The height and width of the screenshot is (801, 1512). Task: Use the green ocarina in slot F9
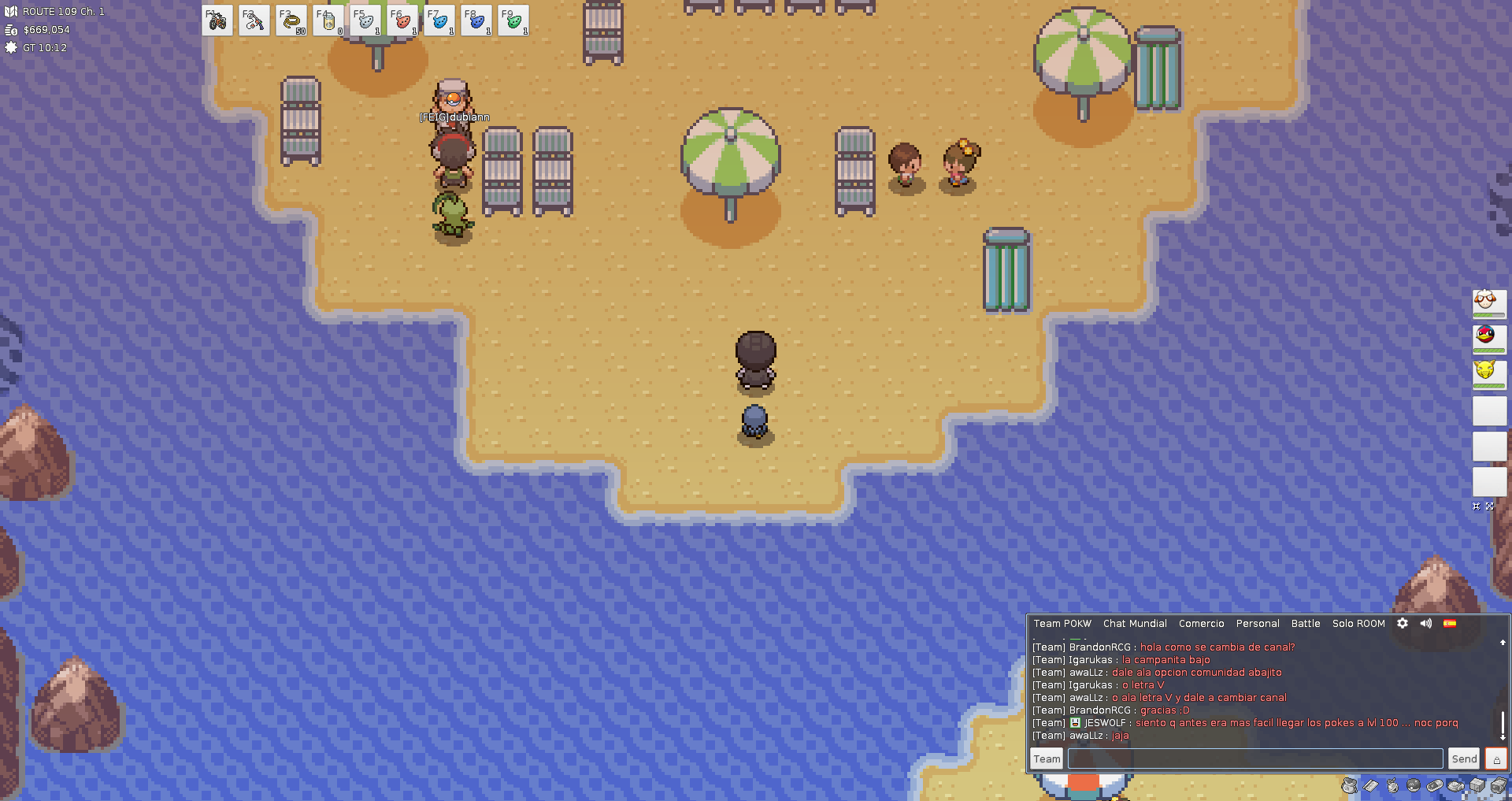coord(513,21)
